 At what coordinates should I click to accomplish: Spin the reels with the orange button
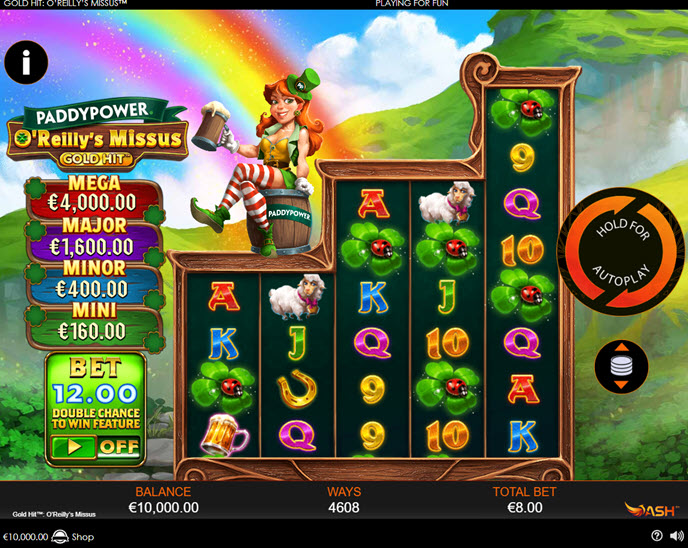621,250
